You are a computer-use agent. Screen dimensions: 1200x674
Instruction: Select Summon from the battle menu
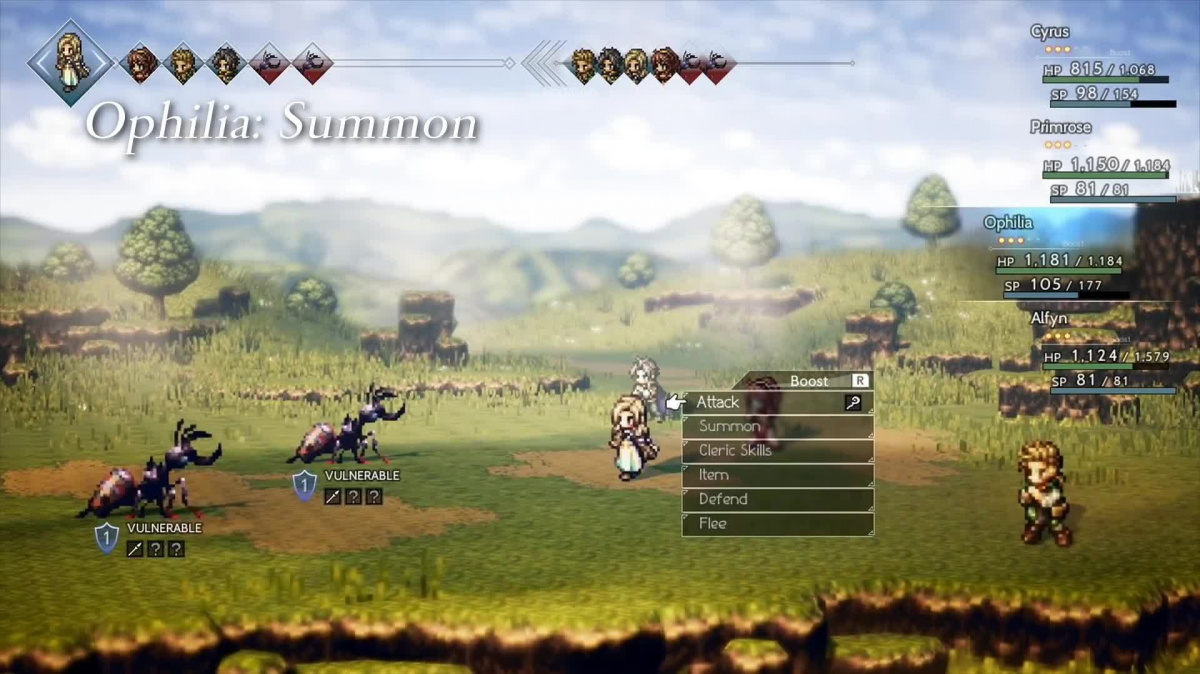(776, 427)
